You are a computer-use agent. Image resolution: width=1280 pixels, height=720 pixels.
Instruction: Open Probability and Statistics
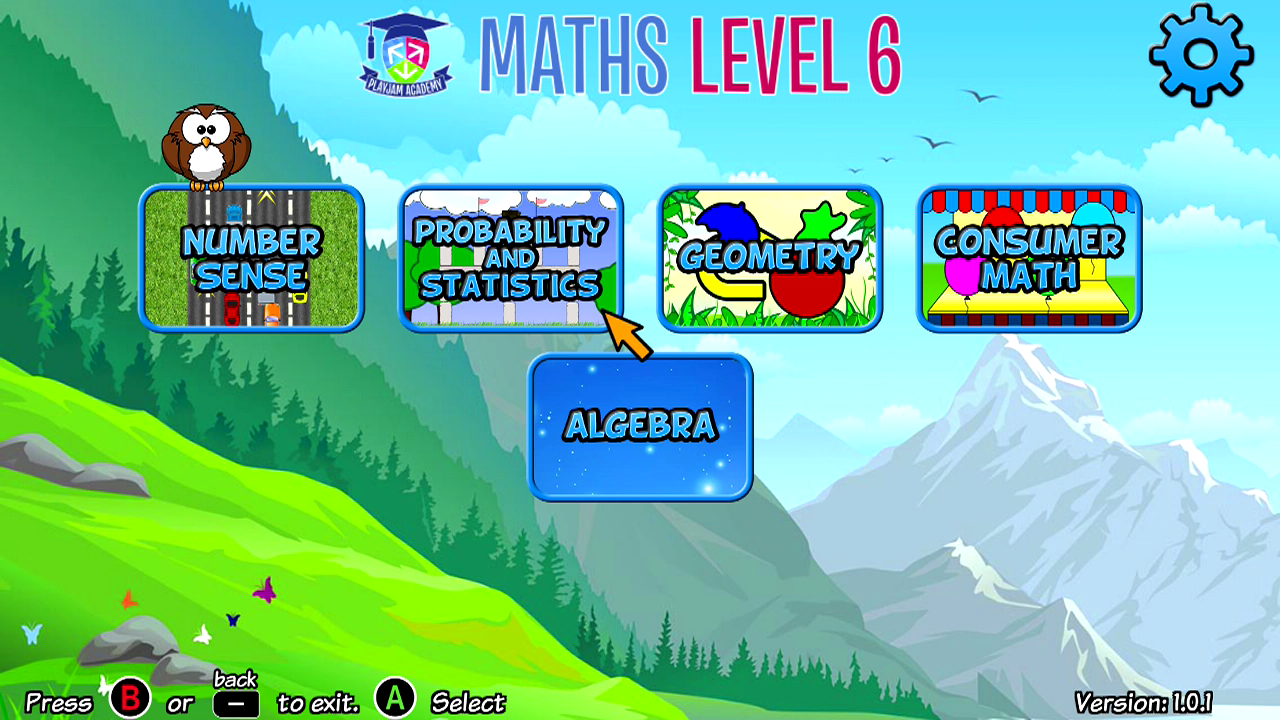512,258
